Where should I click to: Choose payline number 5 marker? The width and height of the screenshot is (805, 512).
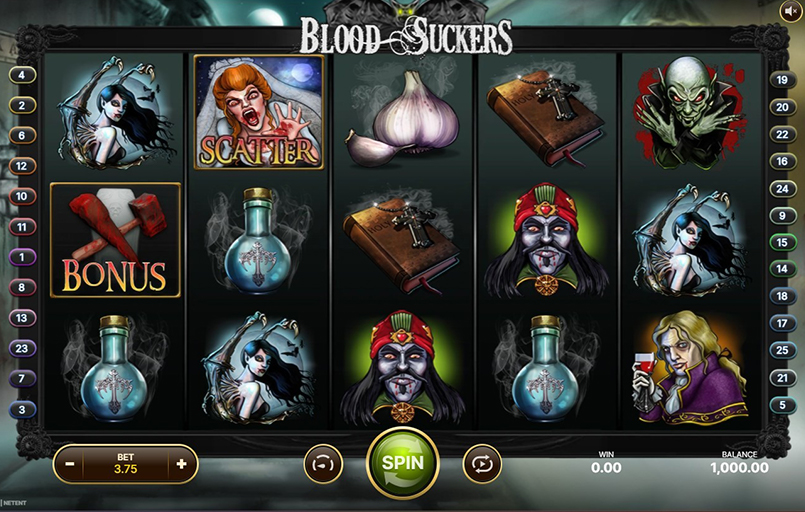pyautogui.click(x=781, y=404)
